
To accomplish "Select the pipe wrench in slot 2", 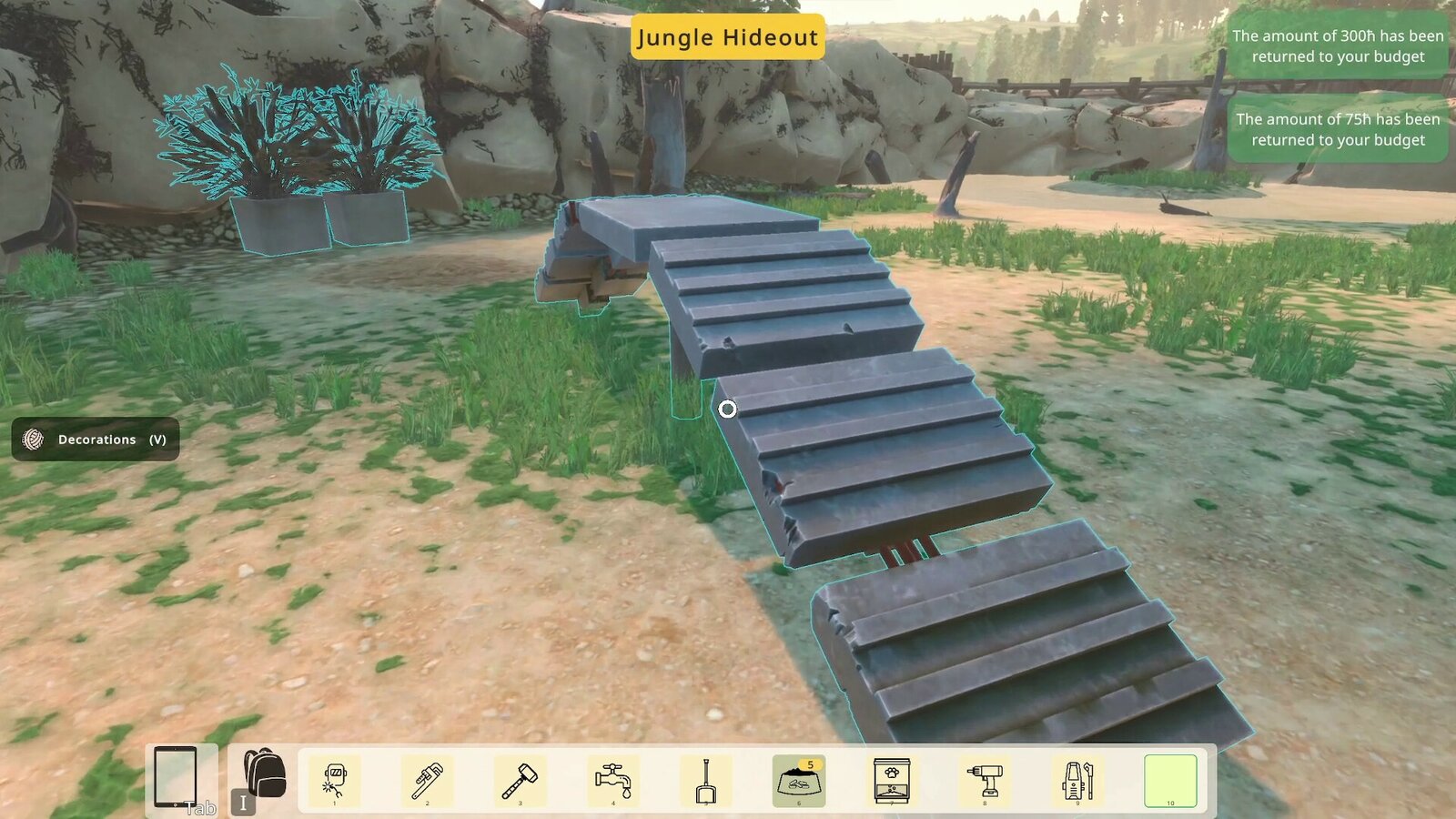I will pyautogui.click(x=429, y=779).
